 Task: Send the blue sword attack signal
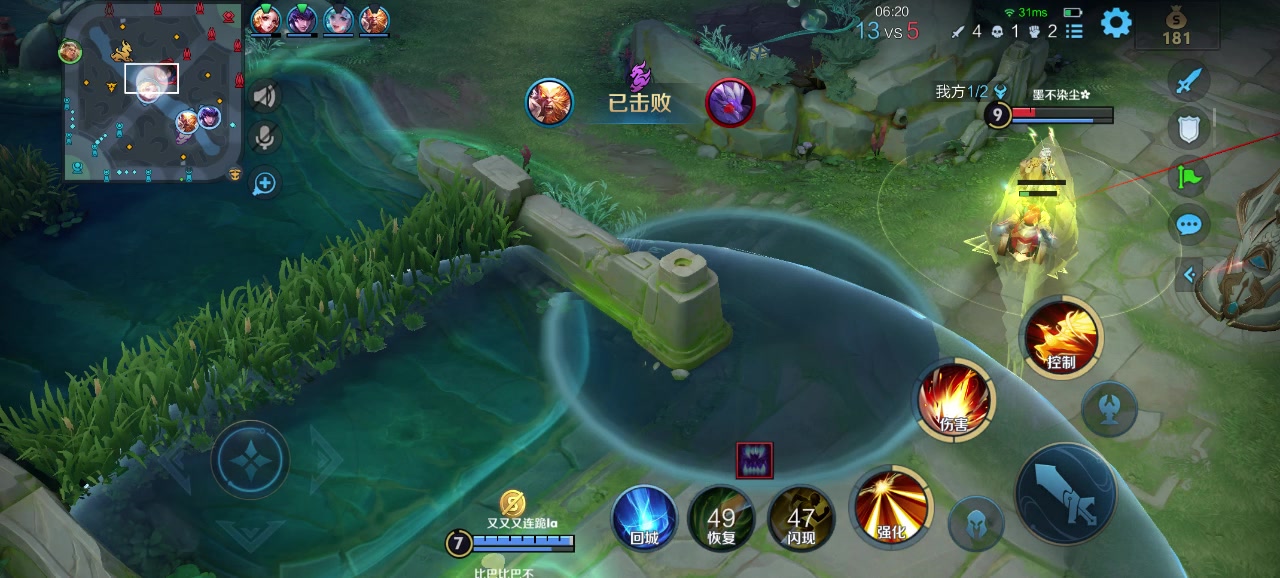pyautogui.click(x=1188, y=79)
